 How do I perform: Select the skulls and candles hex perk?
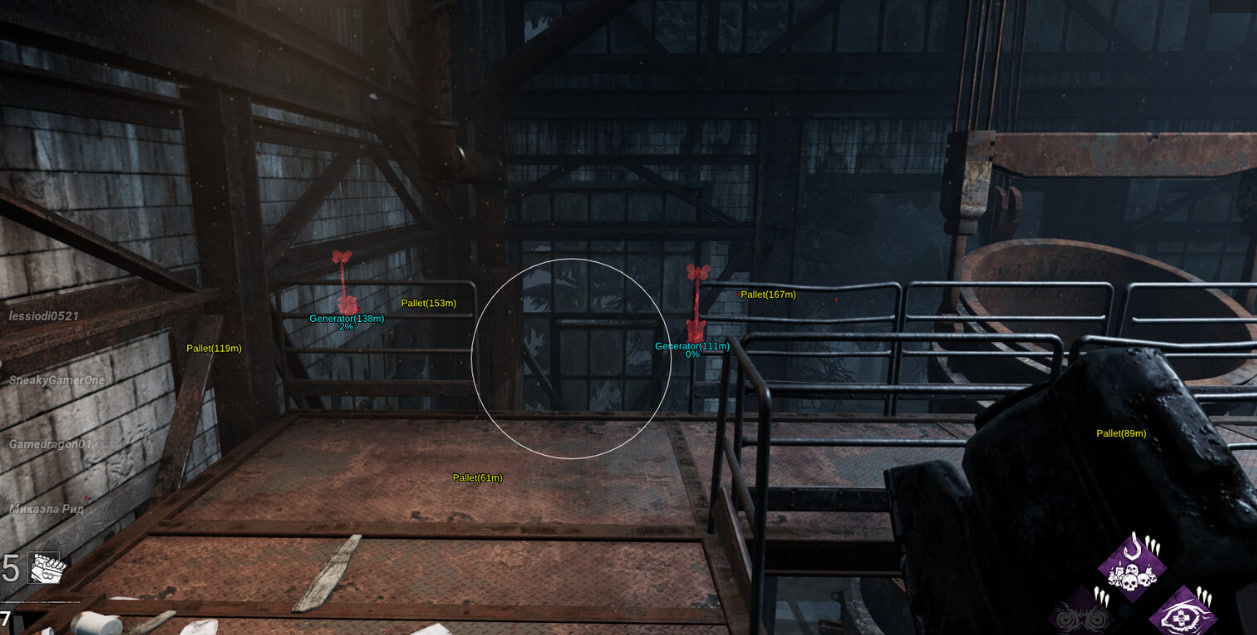coord(1132,567)
